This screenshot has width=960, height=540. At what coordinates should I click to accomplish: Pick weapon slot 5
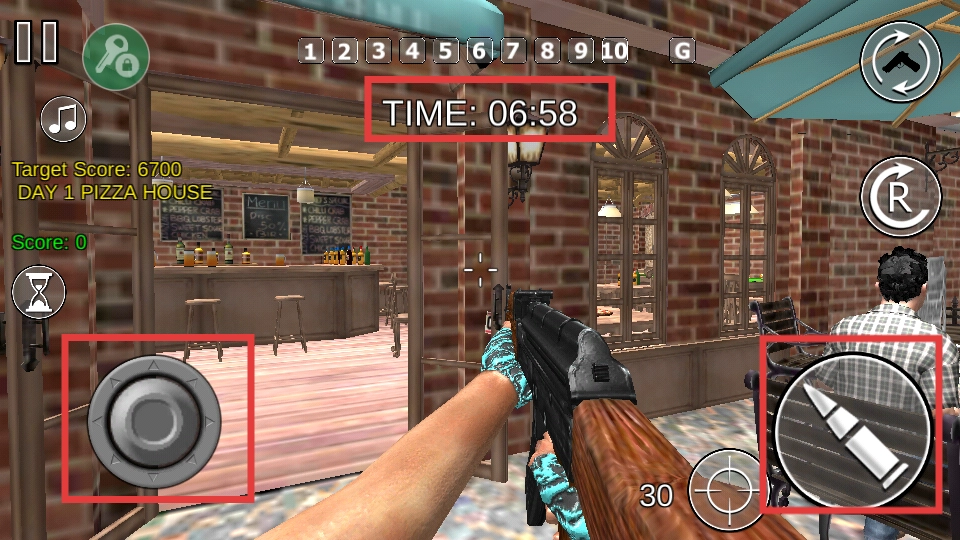coord(446,51)
